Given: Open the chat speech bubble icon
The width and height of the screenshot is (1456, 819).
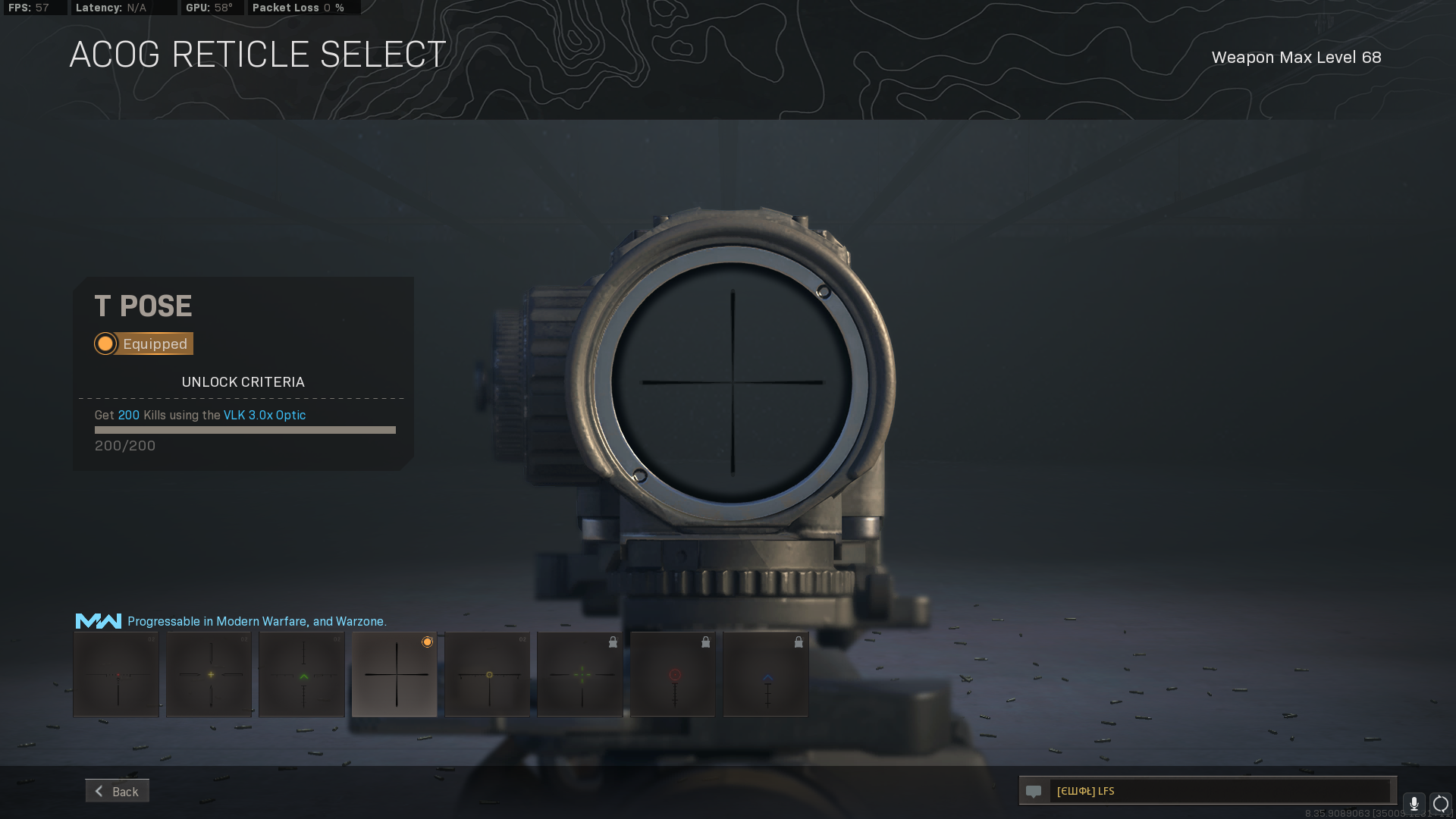Looking at the screenshot, I should [x=1034, y=791].
